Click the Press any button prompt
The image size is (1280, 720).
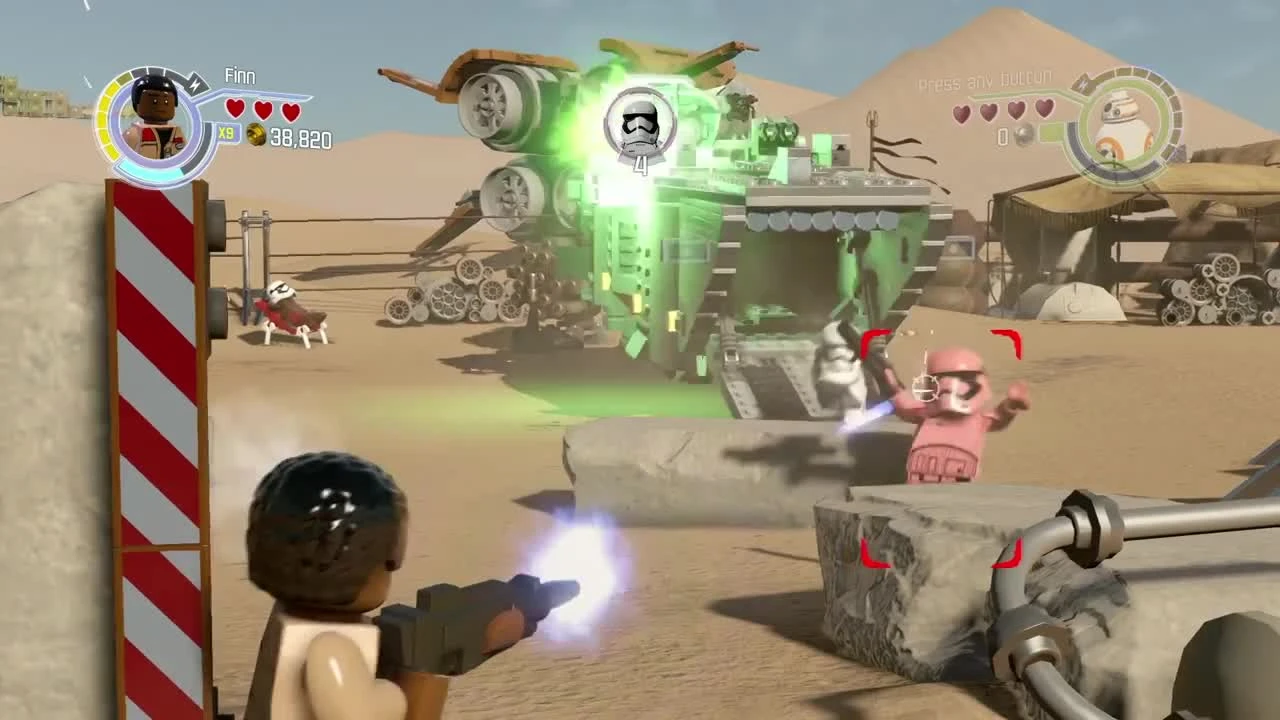(983, 80)
